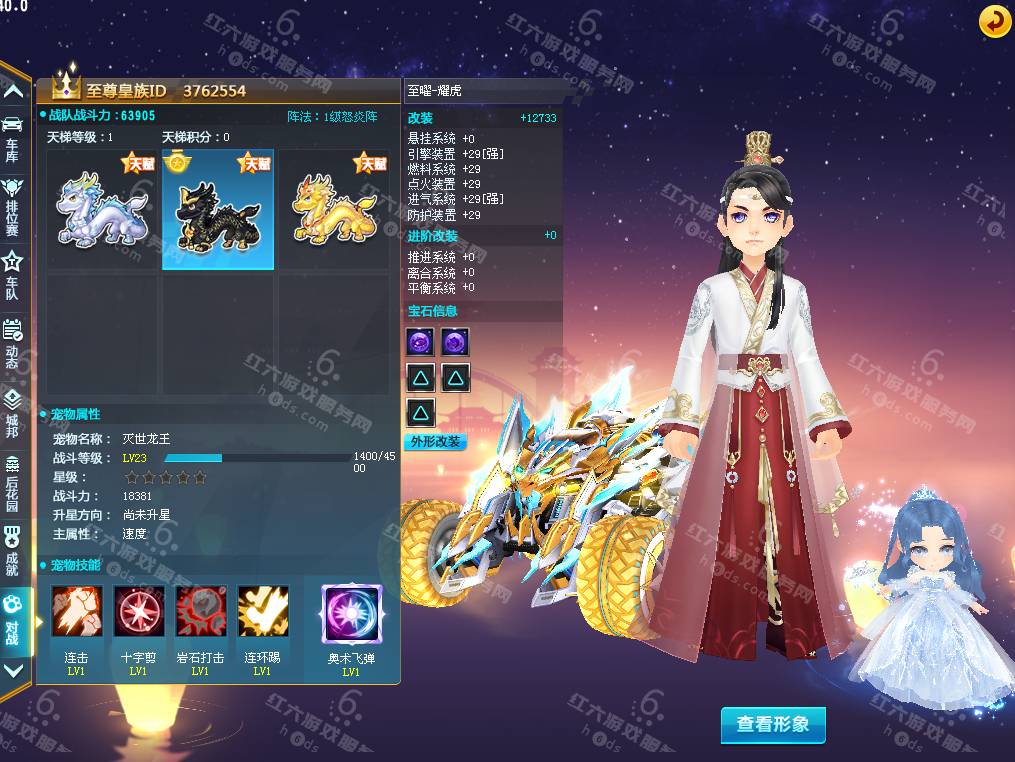Screen dimensions: 1015x762
Task: View the 成就 achievements tab
Action: coord(13,549)
